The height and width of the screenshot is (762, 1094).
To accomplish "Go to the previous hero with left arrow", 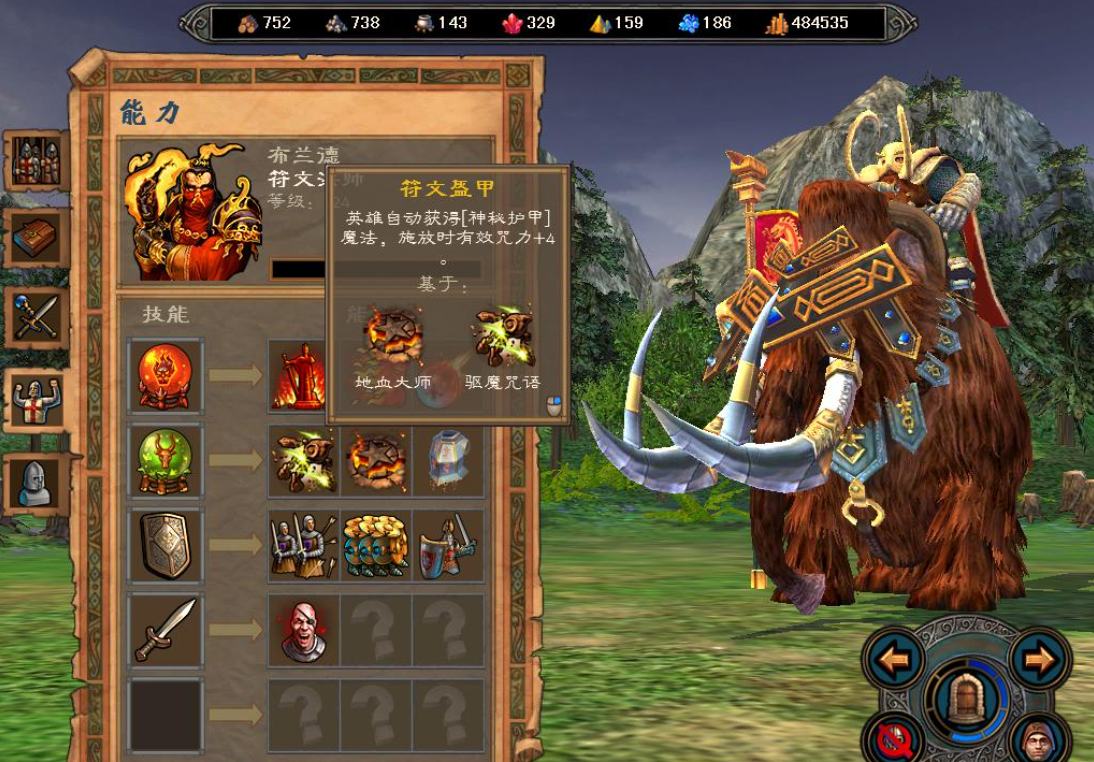I will pyautogui.click(x=895, y=660).
